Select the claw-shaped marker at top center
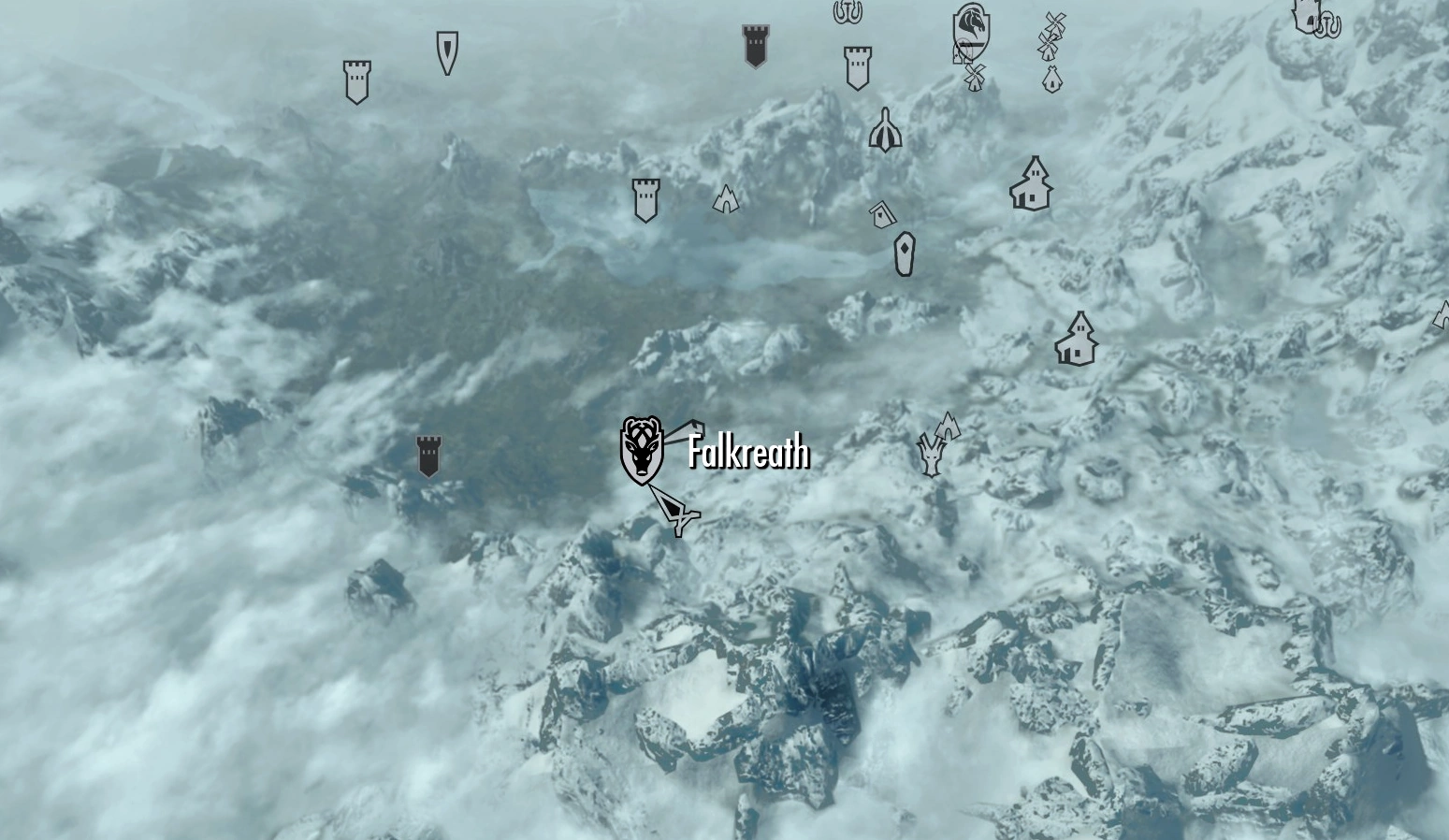The width and height of the screenshot is (1449, 840). [x=849, y=14]
